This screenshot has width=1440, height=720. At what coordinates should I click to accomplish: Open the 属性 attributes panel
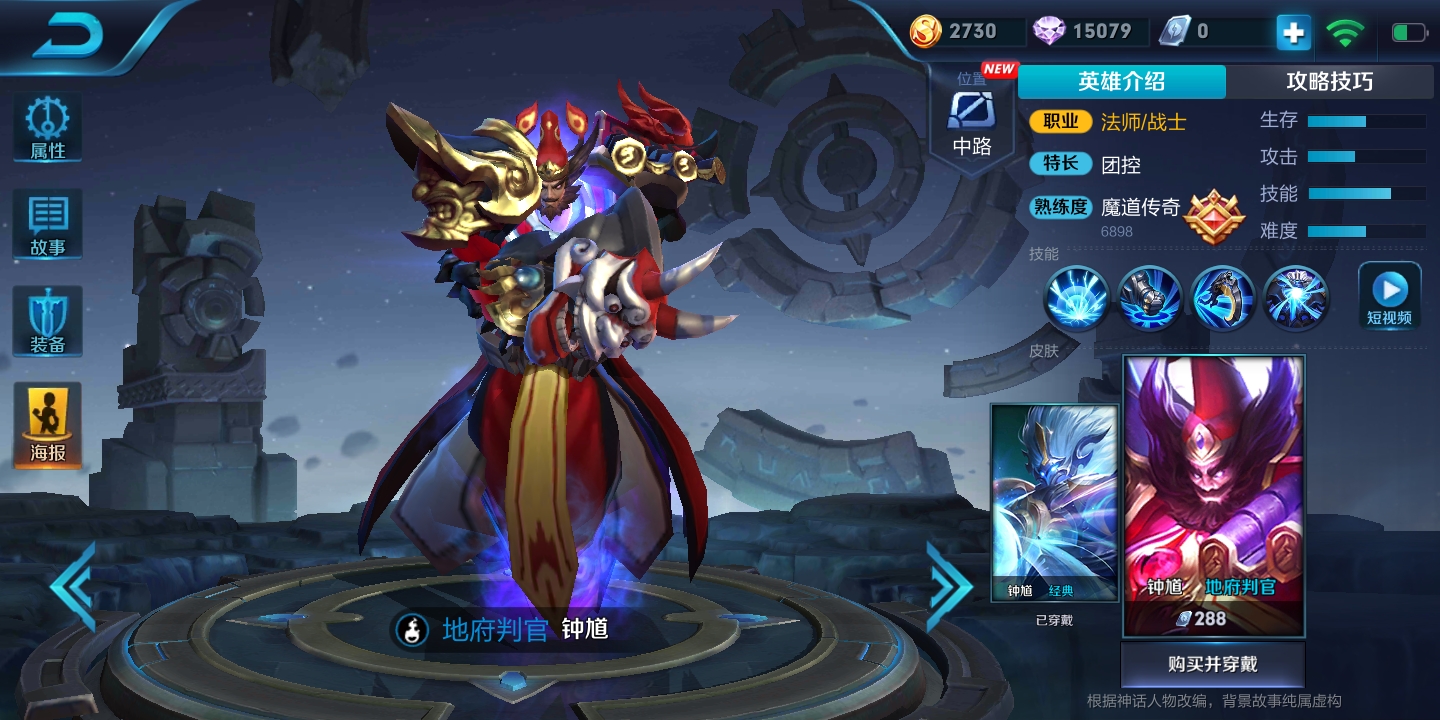click(x=47, y=128)
